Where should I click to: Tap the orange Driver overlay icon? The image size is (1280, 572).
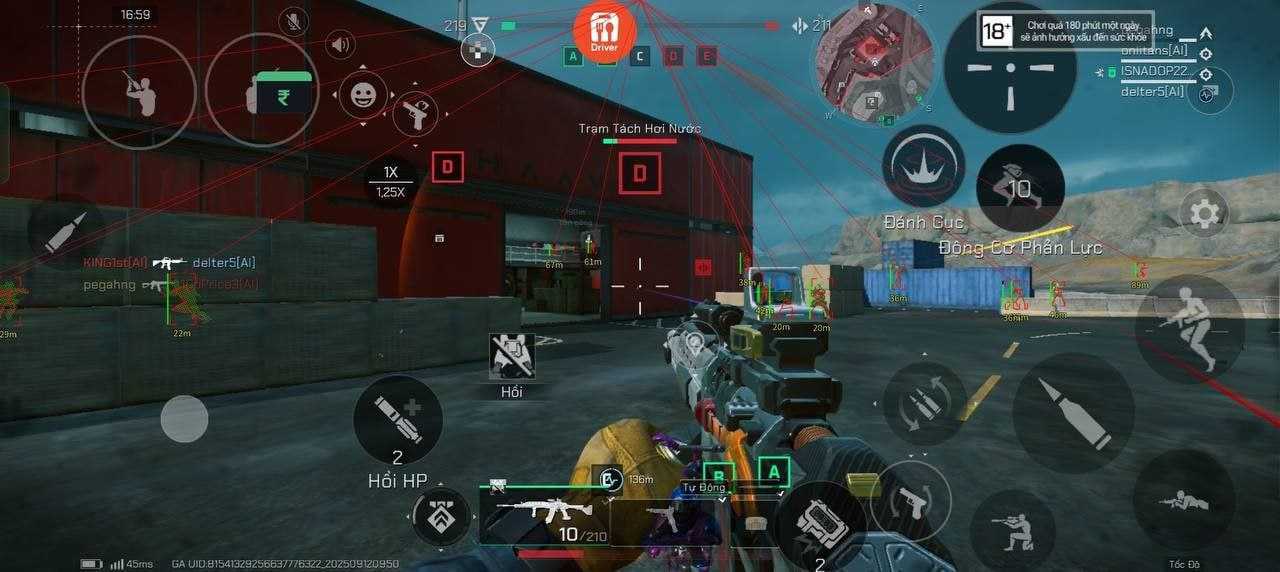click(605, 32)
